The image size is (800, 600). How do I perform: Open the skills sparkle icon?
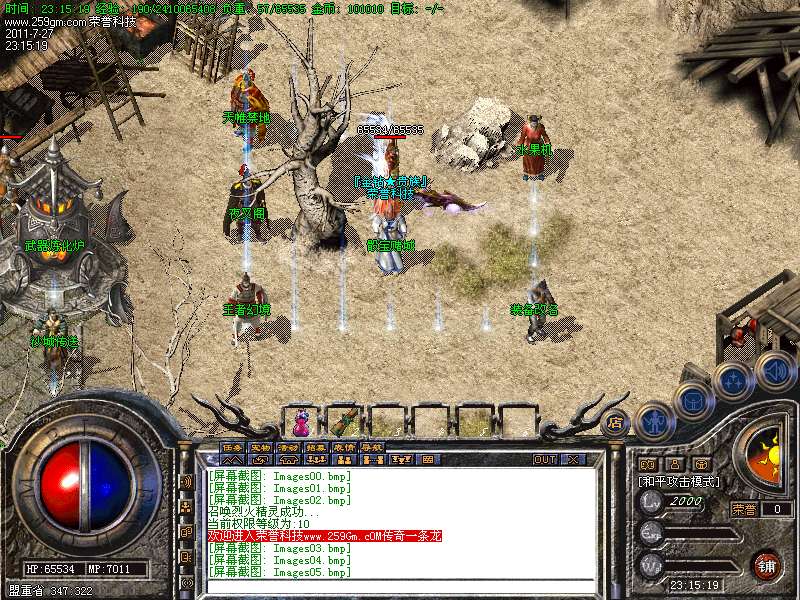coord(732,381)
